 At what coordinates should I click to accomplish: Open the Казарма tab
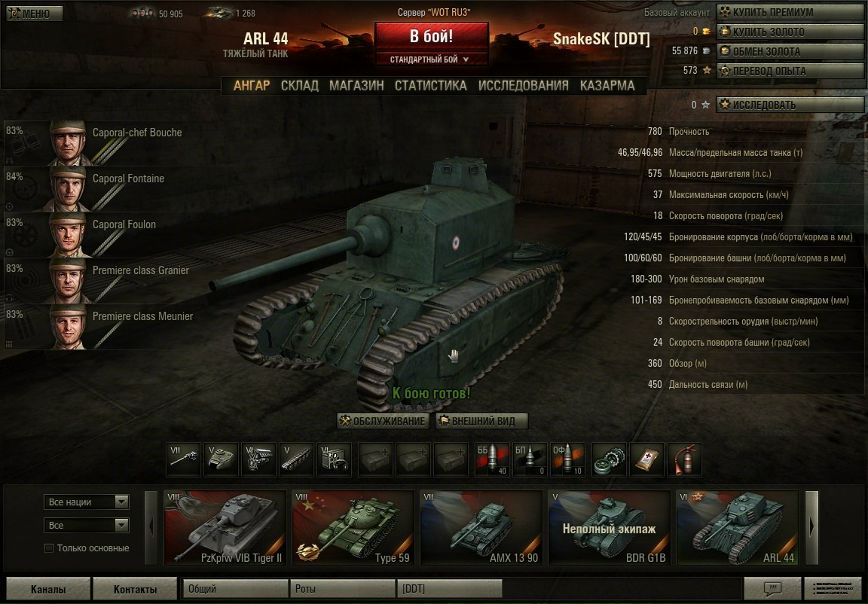(607, 86)
